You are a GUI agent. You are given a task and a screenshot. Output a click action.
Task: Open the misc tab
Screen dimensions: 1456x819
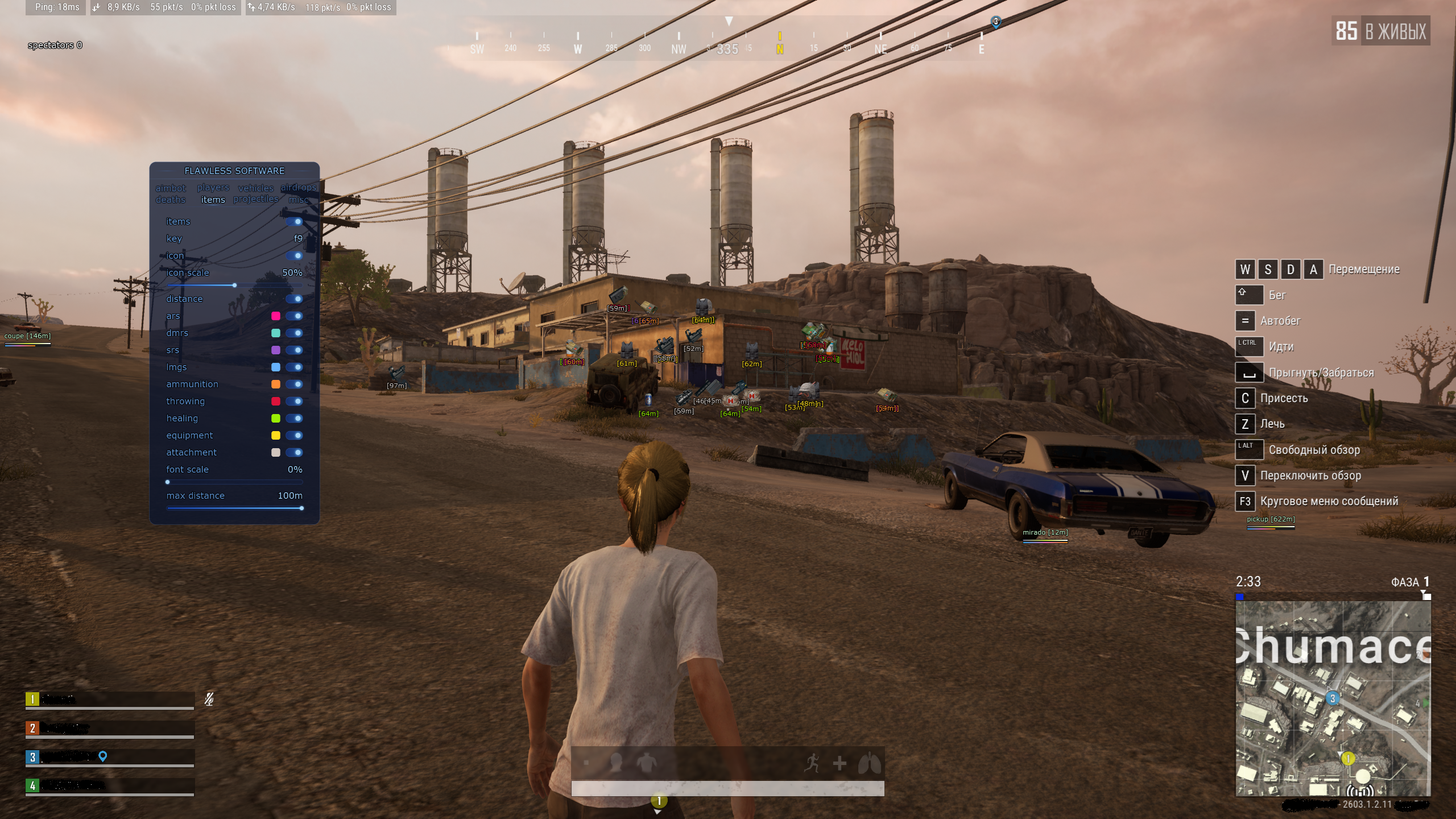(298, 200)
